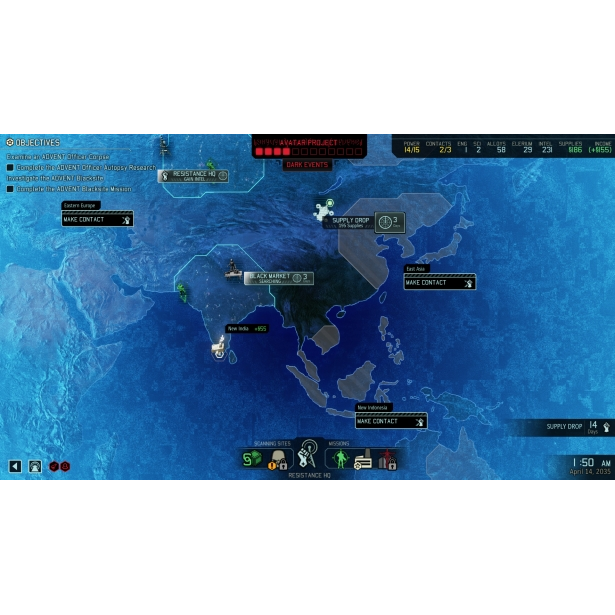Click the Avatar Project progress tracker
The image size is (615, 615).
point(308,148)
